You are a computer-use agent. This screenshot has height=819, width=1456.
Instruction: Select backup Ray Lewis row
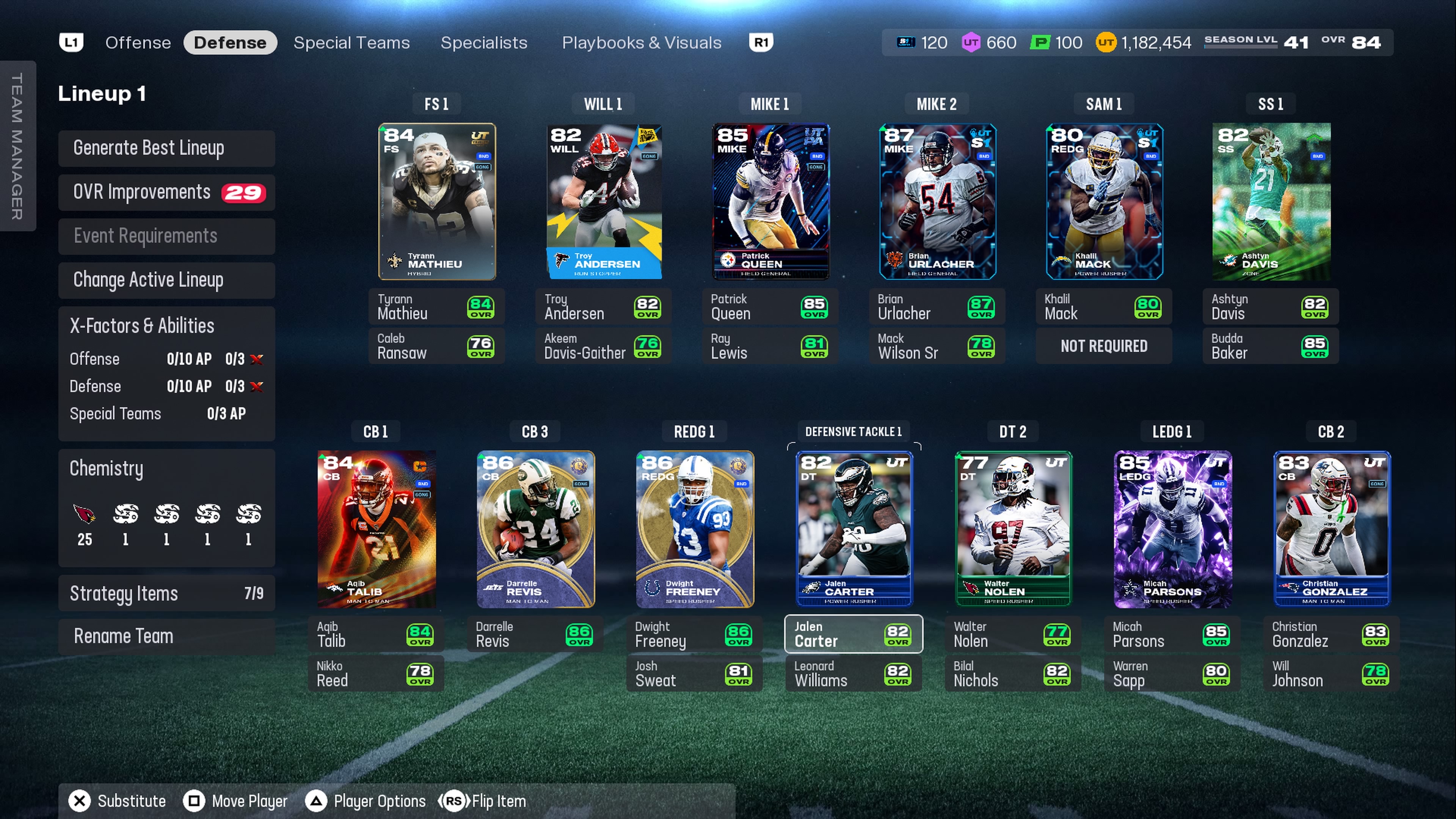pos(769,346)
